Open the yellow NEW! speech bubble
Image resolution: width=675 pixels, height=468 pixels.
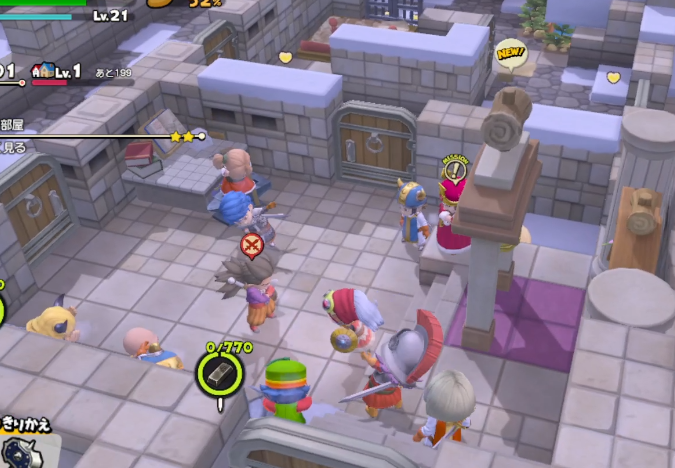click(x=511, y=53)
